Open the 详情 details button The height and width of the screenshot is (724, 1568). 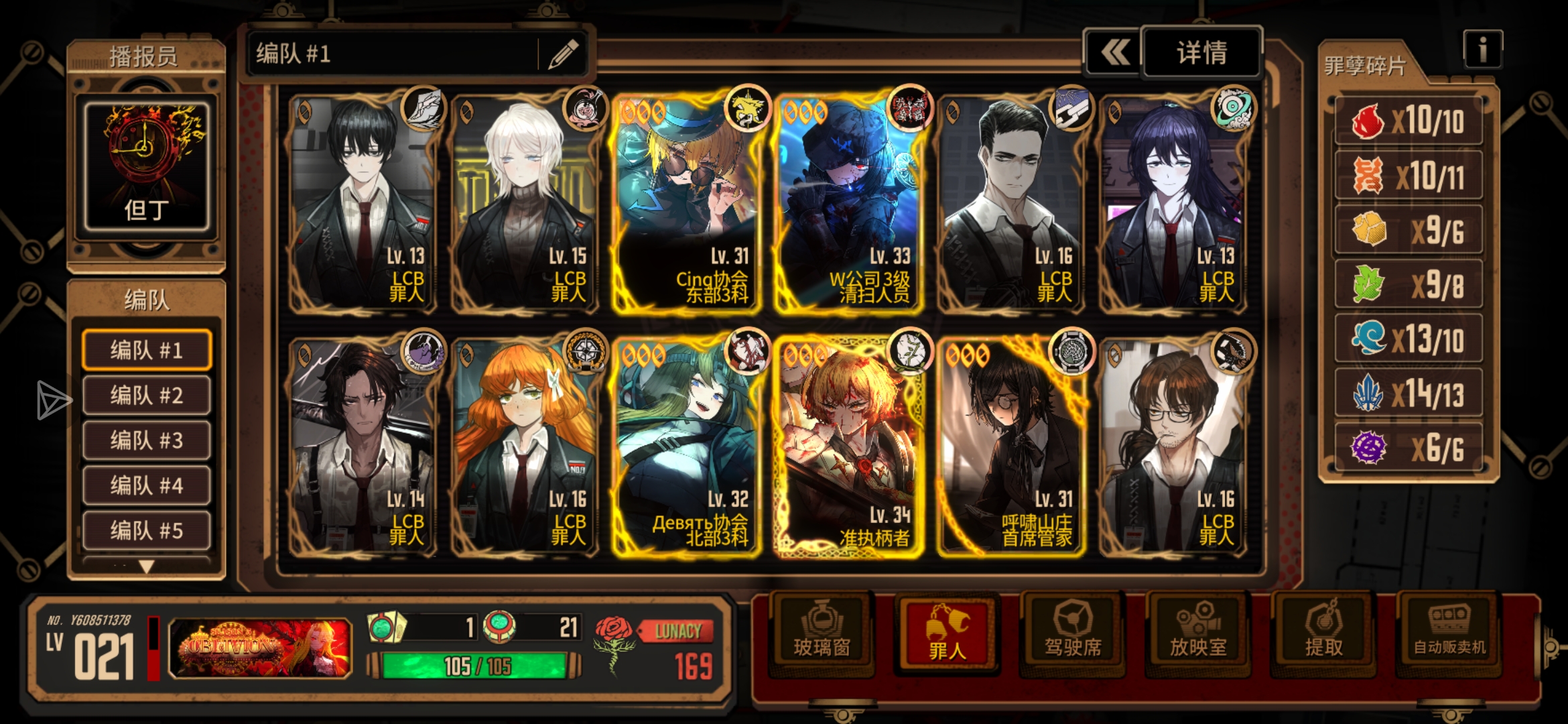coord(1201,52)
